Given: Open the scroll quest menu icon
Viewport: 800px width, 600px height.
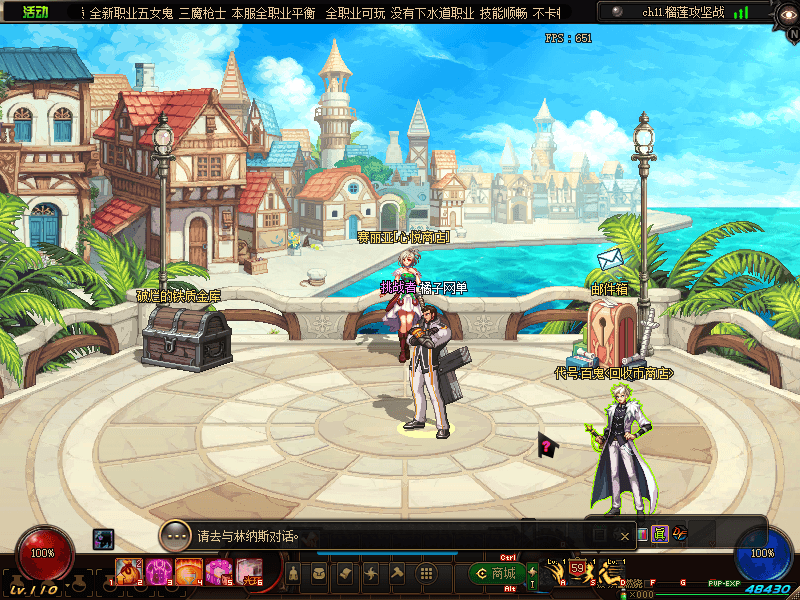Looking at the screenshot, I should 345,574.
